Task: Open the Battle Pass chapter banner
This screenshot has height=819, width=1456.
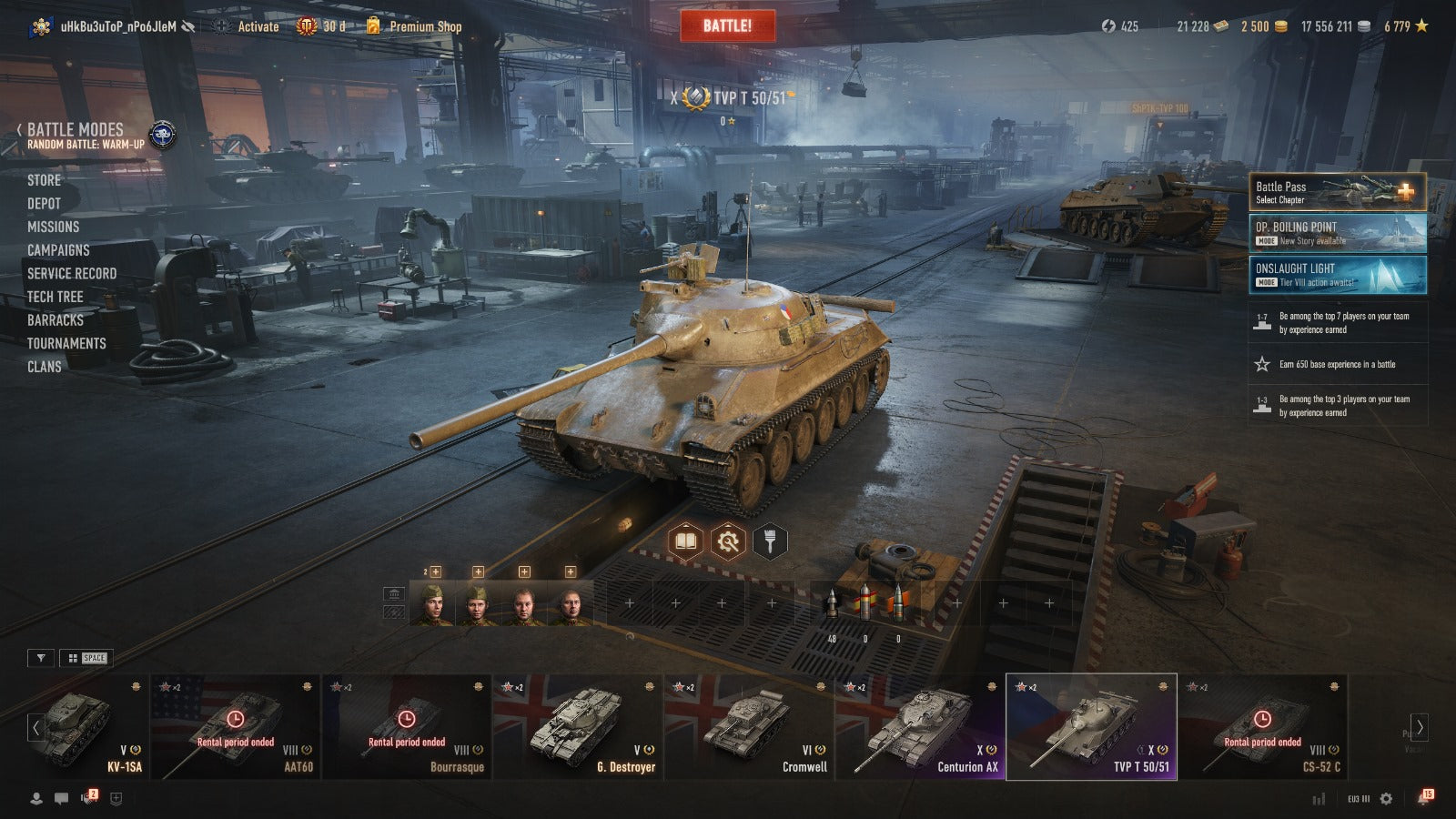Action: tap(1337, 192)
